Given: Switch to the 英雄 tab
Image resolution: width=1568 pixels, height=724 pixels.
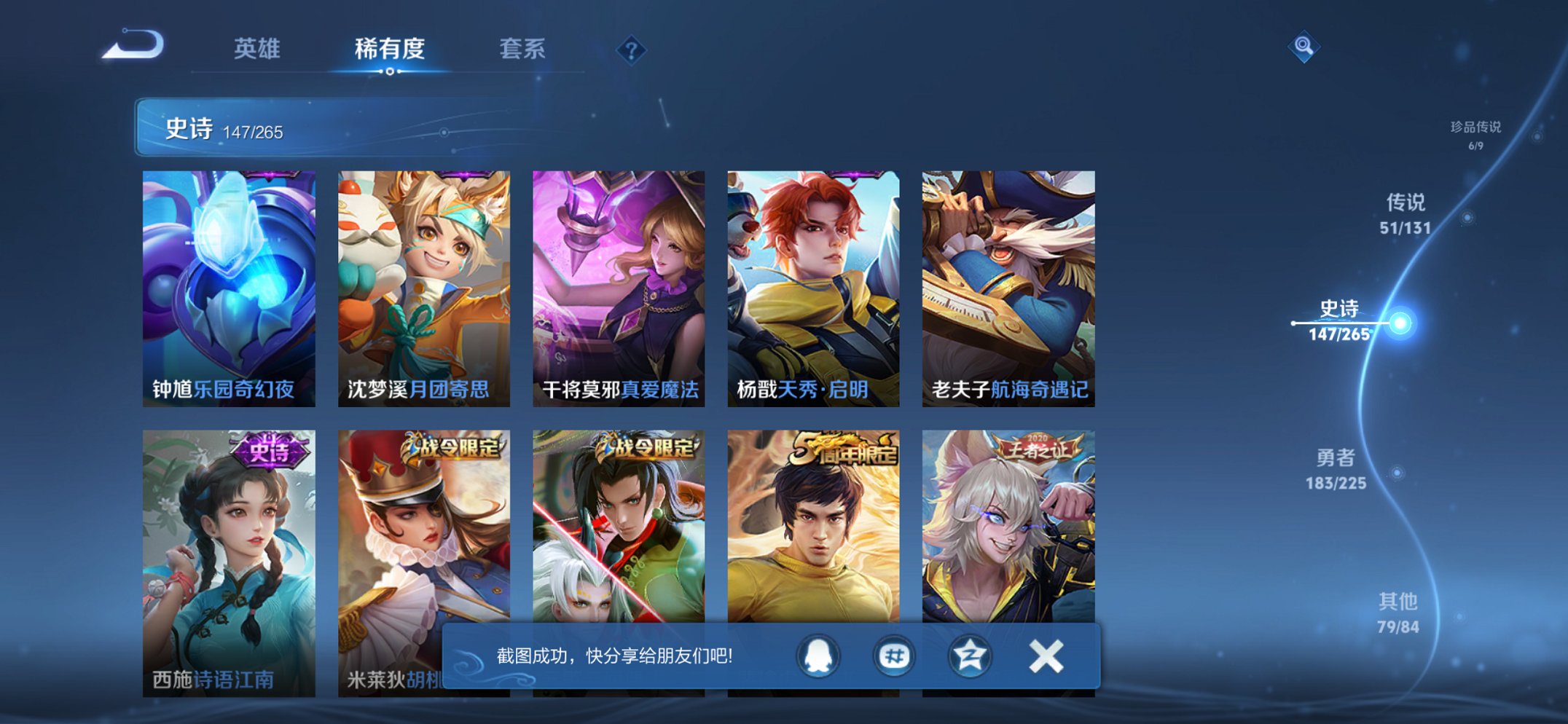Looking at the screenshot, I should [x=259, y=49].
